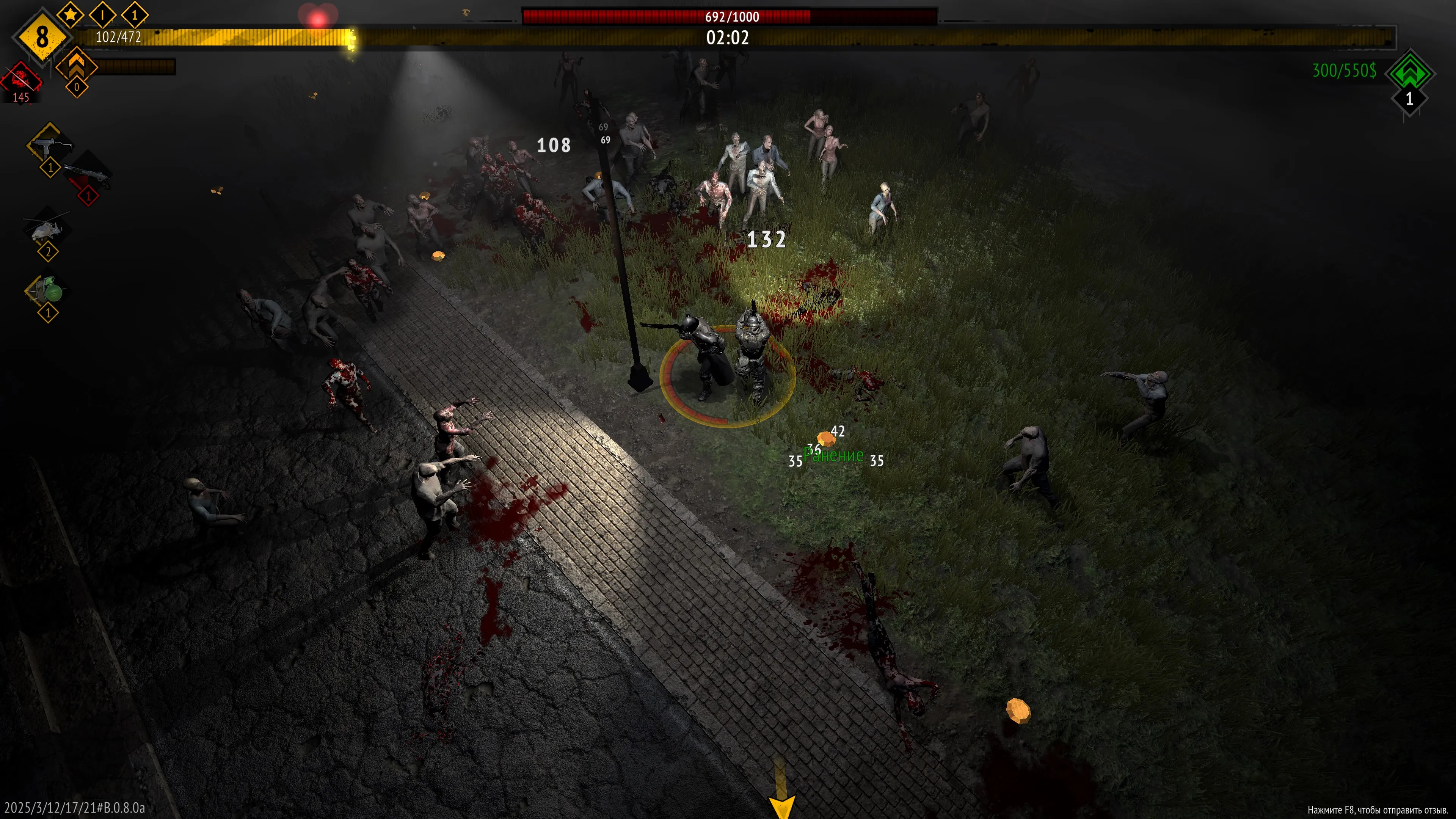Activate the helicopter support ability
1456x819 pixels.
point(46,228)
